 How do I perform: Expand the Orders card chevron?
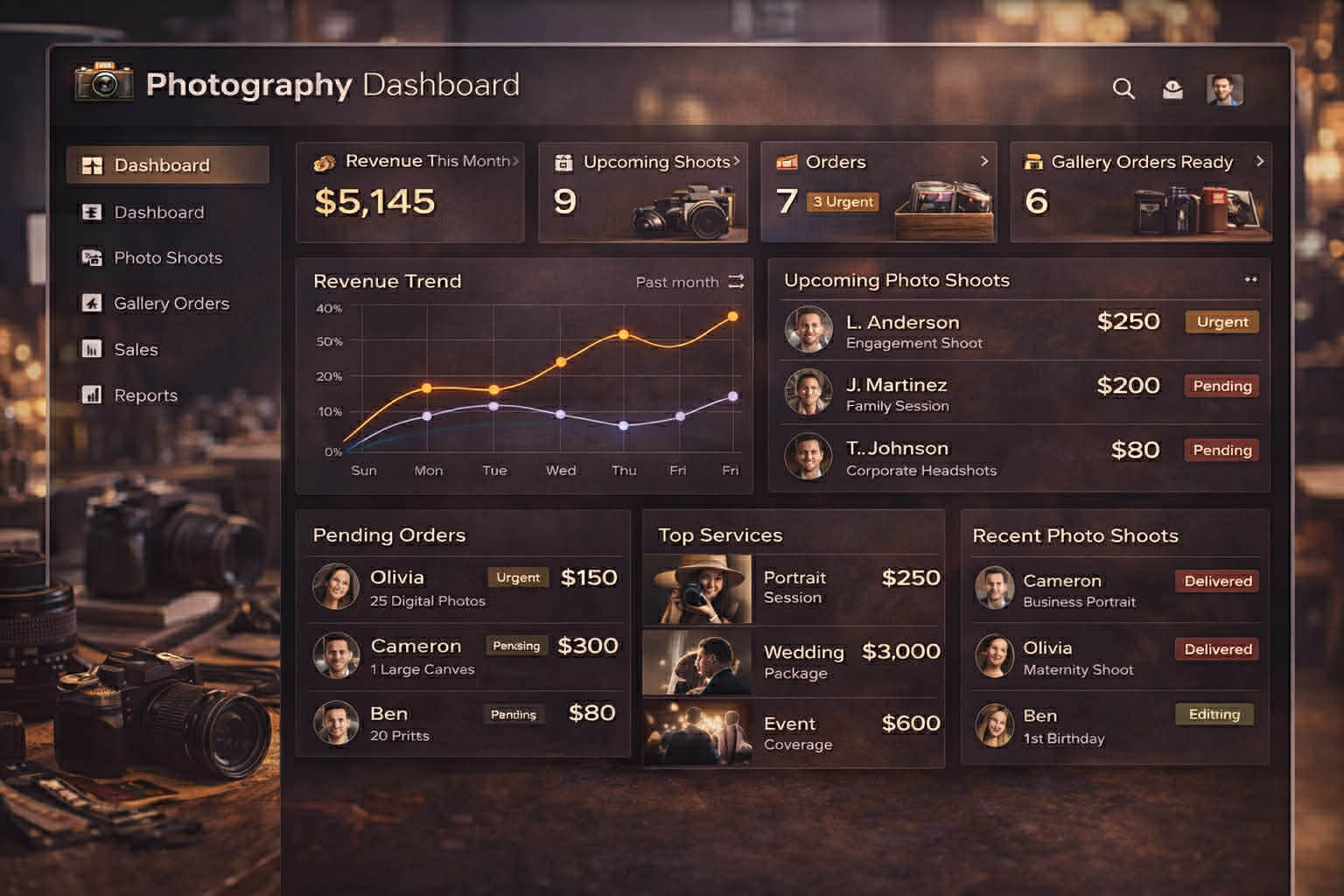[985, 162]
